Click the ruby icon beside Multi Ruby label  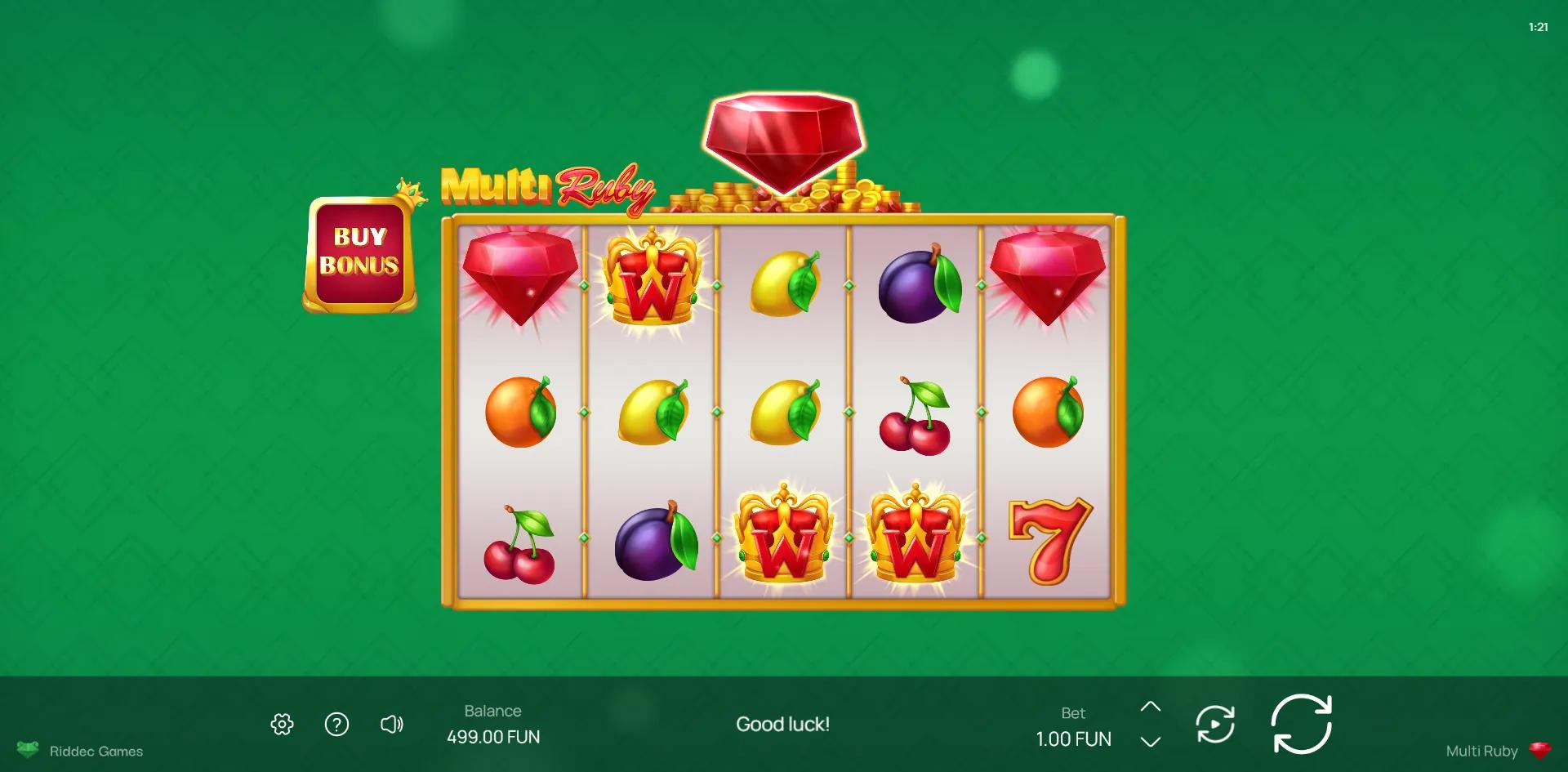coord(1542,749)
